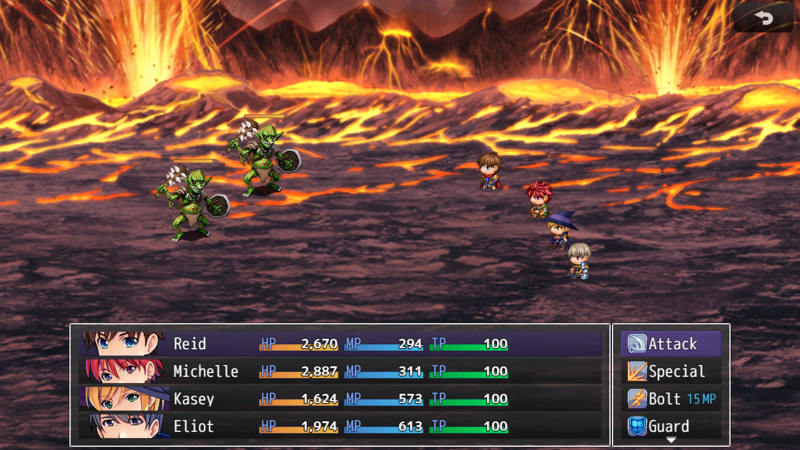Select Kasey's party status row
Image resolution: width=800 pixels, height=450 pixels.
(x=340, y=399)
